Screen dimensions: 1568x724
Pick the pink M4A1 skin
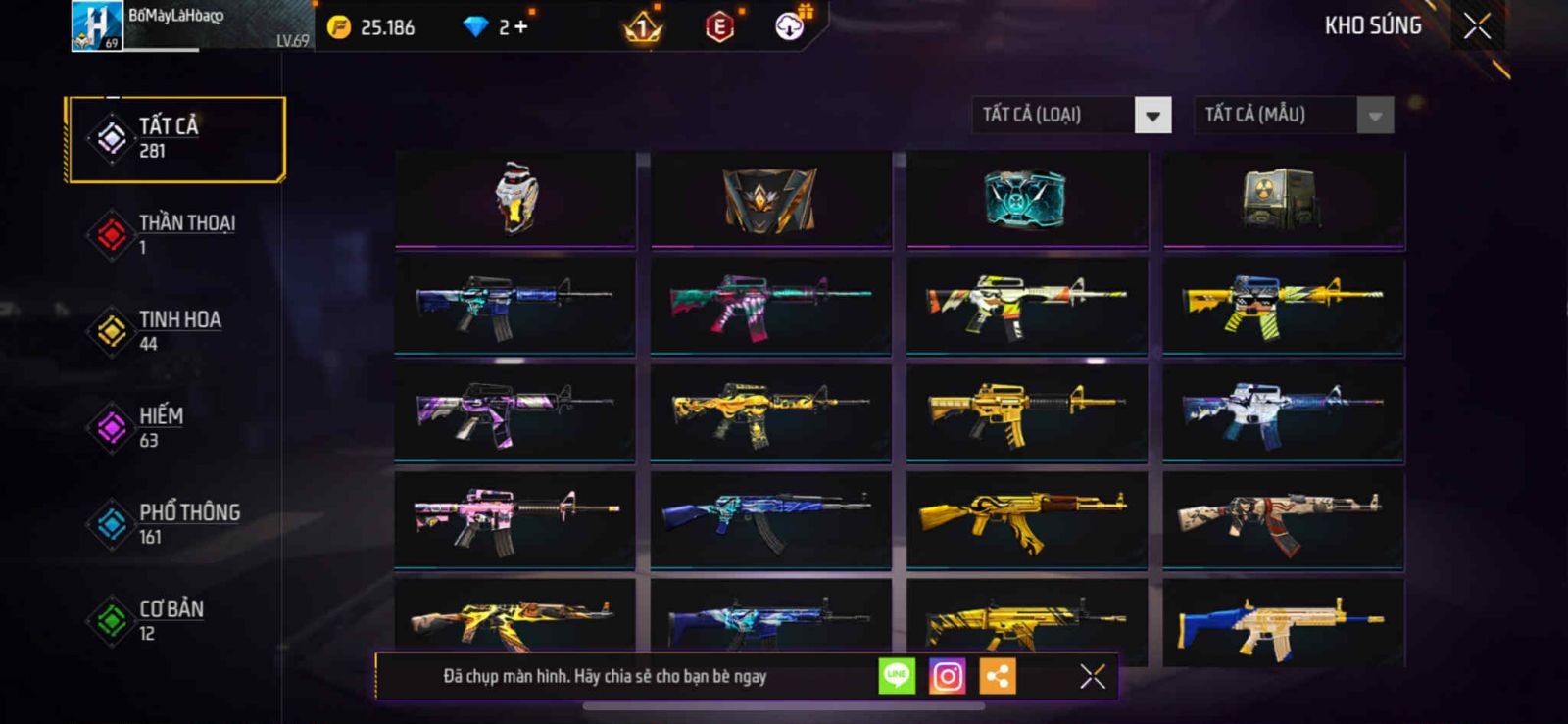click(x=515, y=519)
